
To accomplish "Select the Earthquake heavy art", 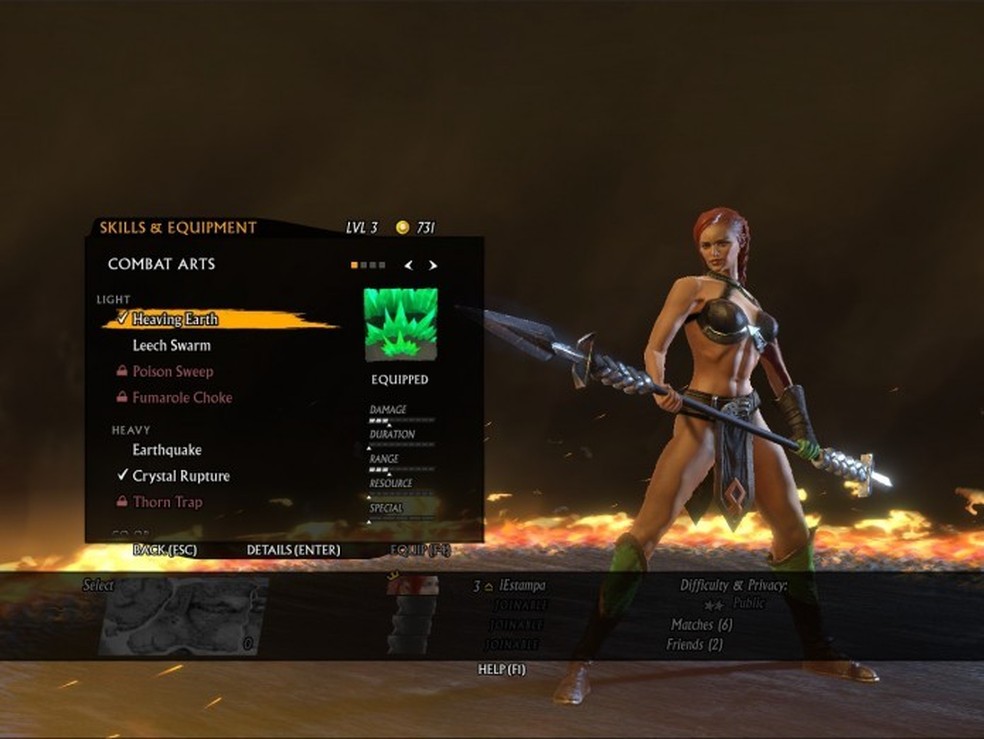I will coord(167,450).
